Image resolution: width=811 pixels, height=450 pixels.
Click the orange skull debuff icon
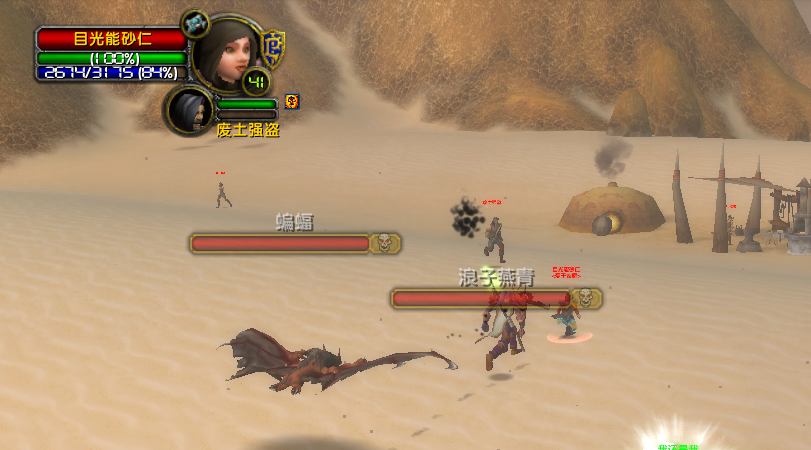(292, 100)
